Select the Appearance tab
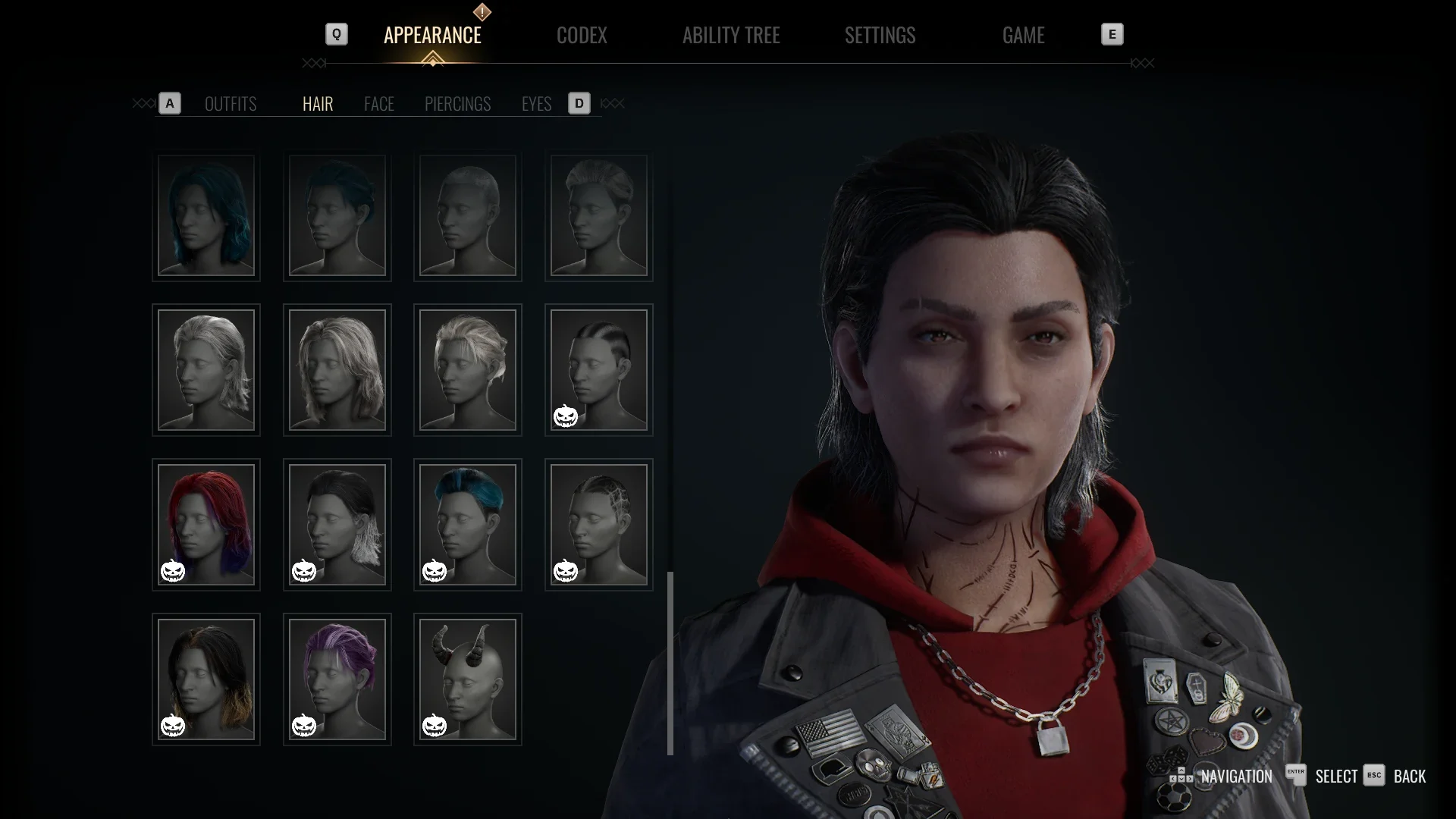 (432, 36)
